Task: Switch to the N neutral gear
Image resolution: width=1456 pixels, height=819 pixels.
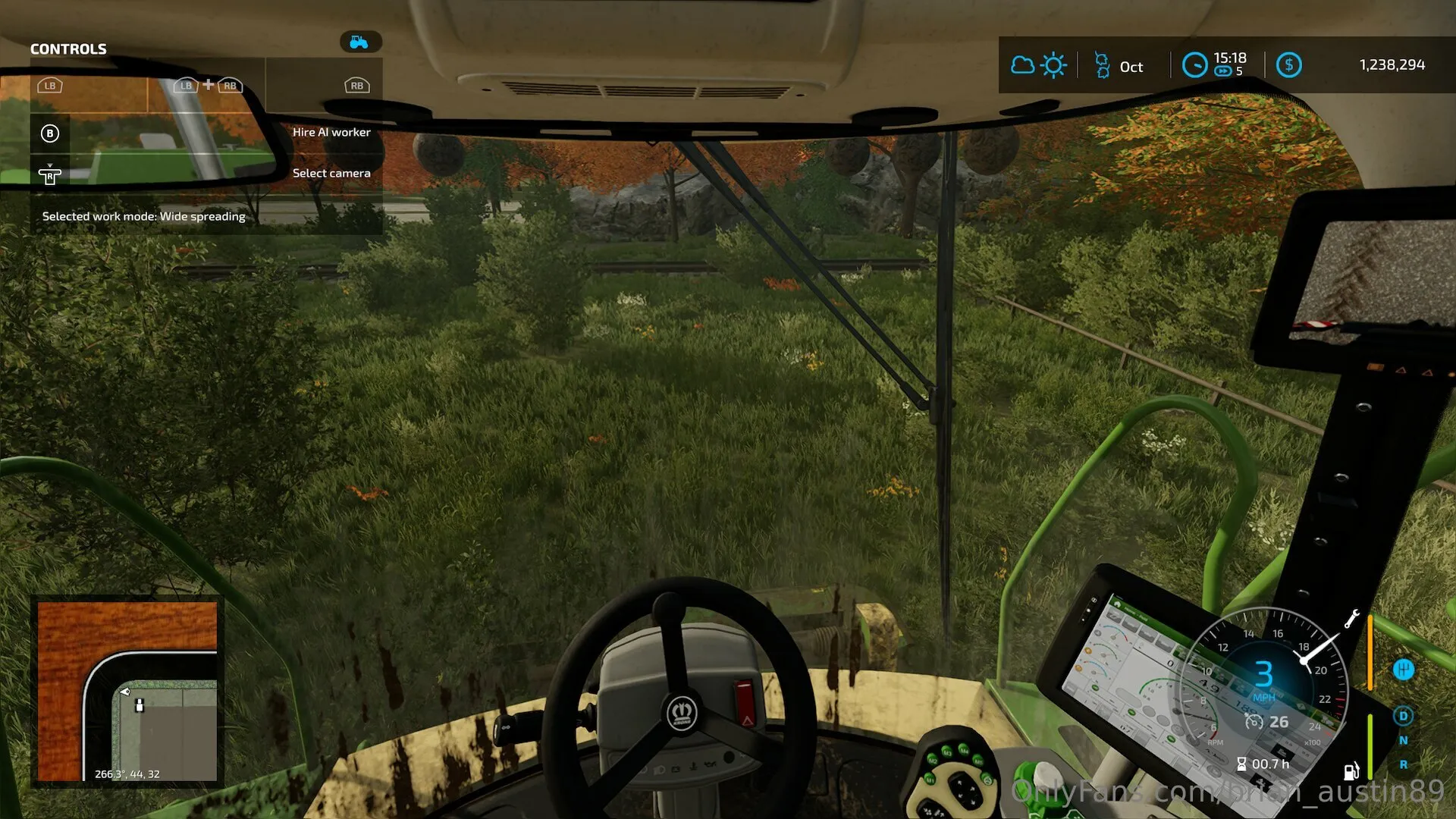Action: pos(1403,740)
